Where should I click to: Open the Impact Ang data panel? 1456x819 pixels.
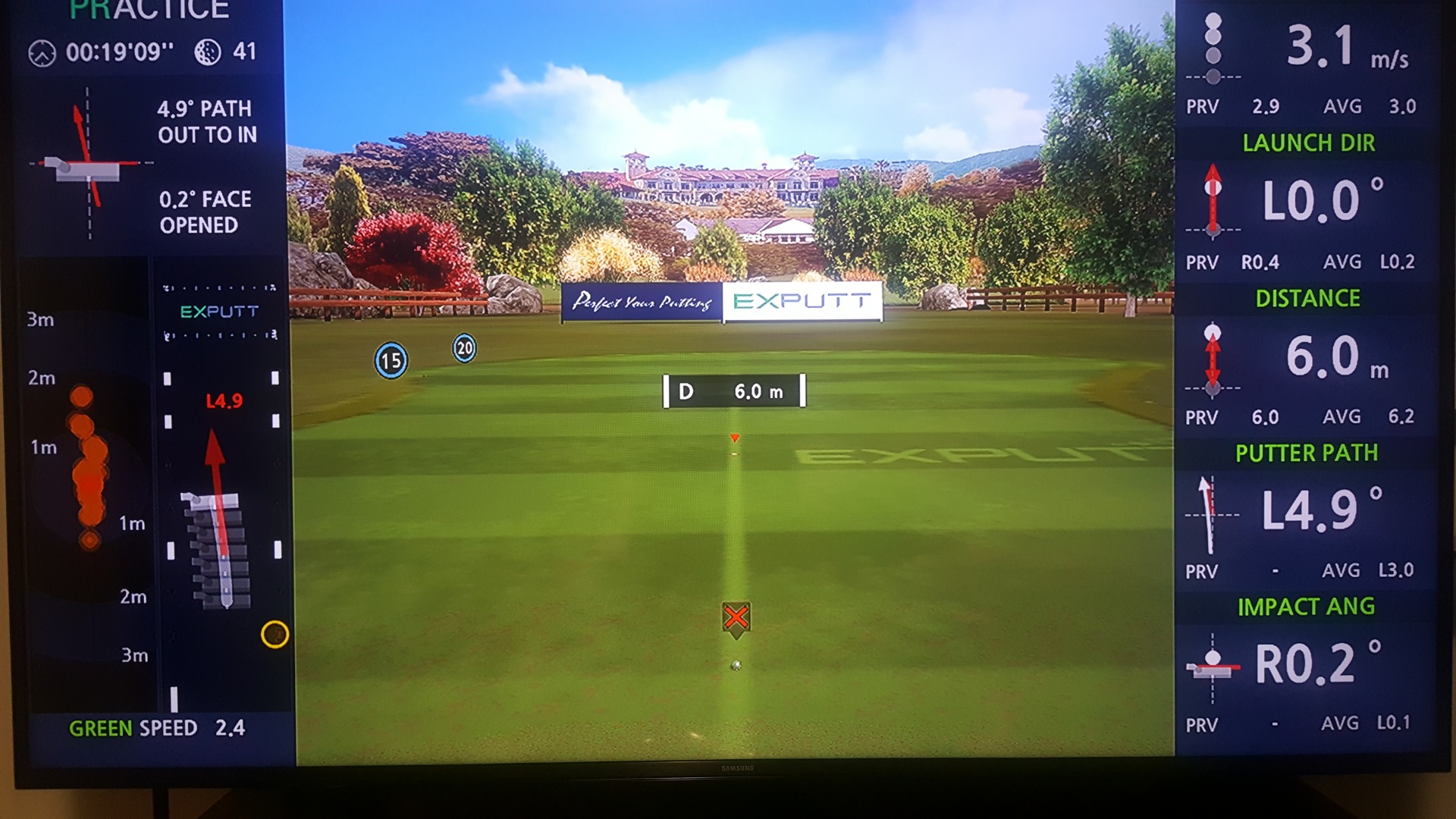pyautogui.click(x=1306, y=666)
